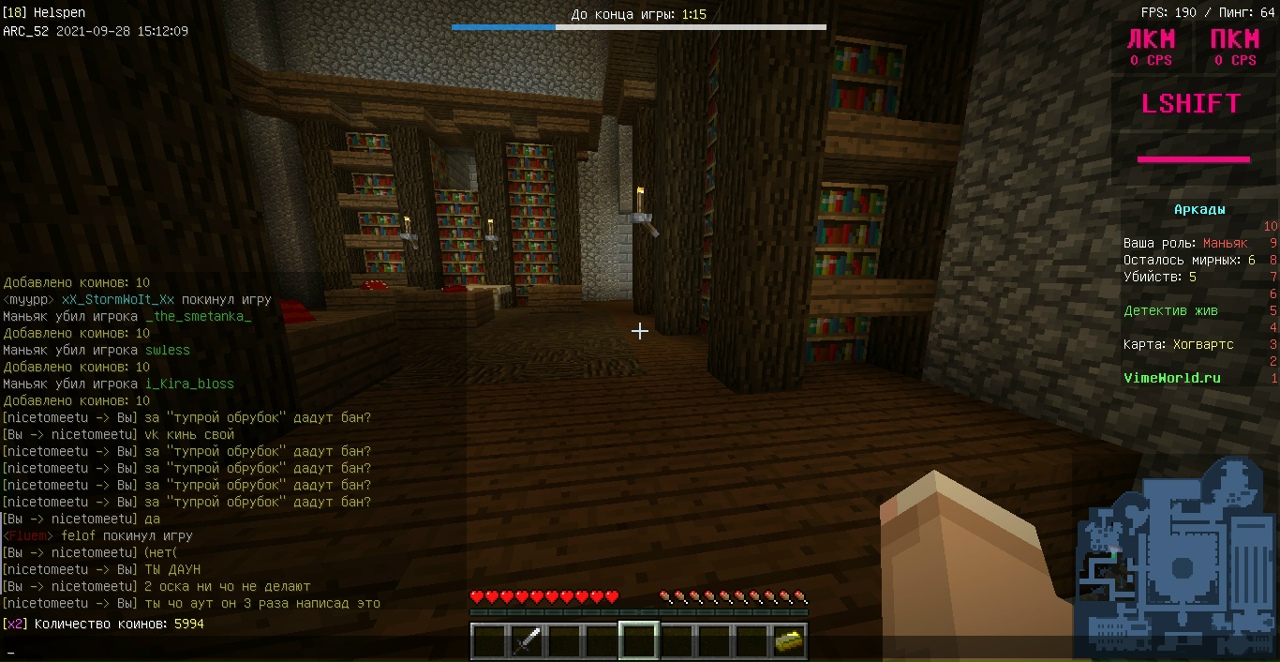This screenshot has height=662, width=1280.
Task: Click the LSHIFT keystroke display
Action: pos(1191,104)
